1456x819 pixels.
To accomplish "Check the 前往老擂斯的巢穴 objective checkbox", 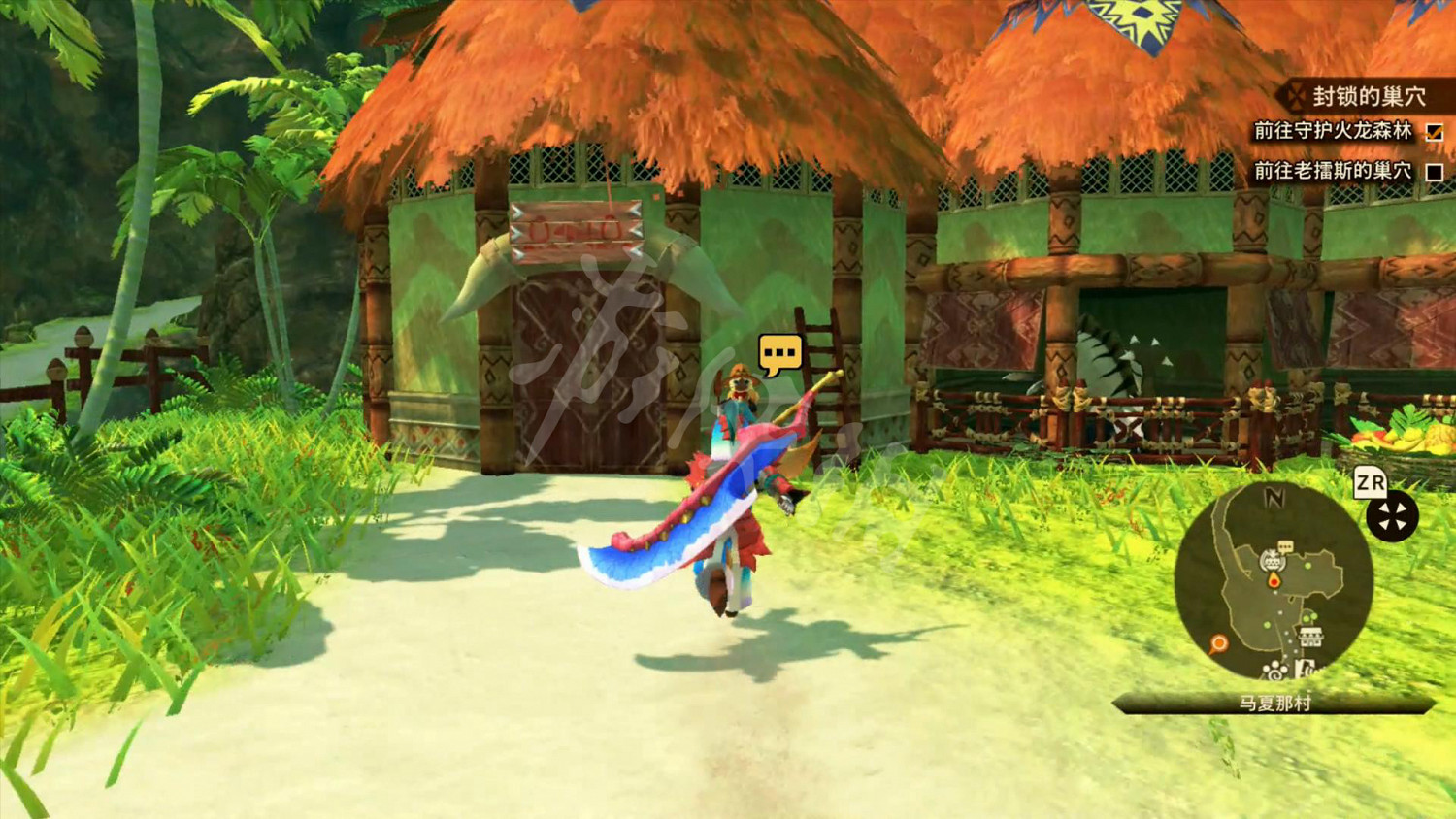I will (1435, 173).
